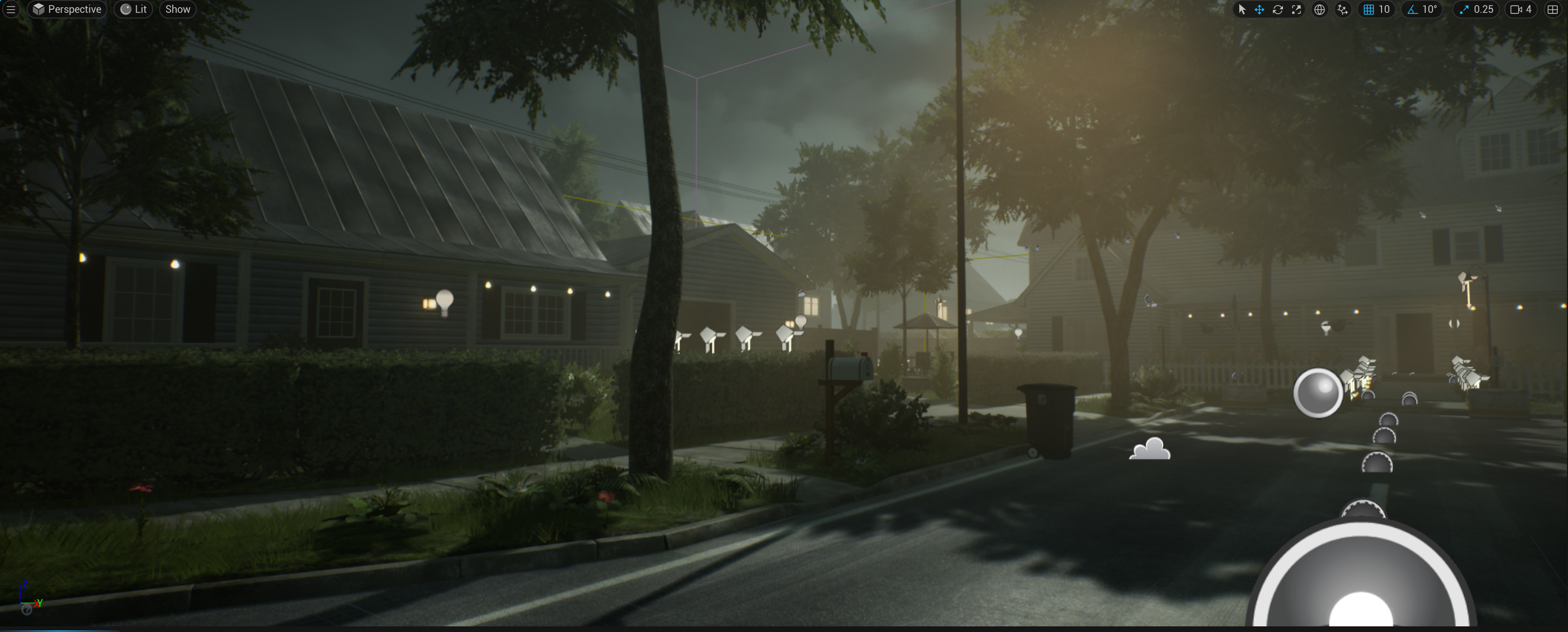Toggle grid snapping on or off
Viewport: 1568px width, 632px height.
coord(1369,9)
